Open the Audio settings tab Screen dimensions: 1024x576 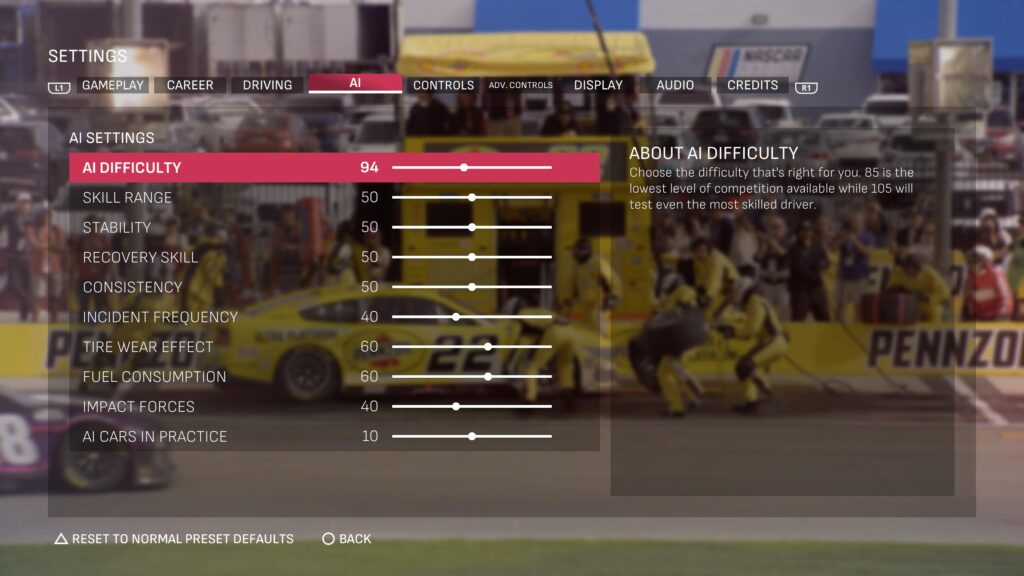click(675, 85)
